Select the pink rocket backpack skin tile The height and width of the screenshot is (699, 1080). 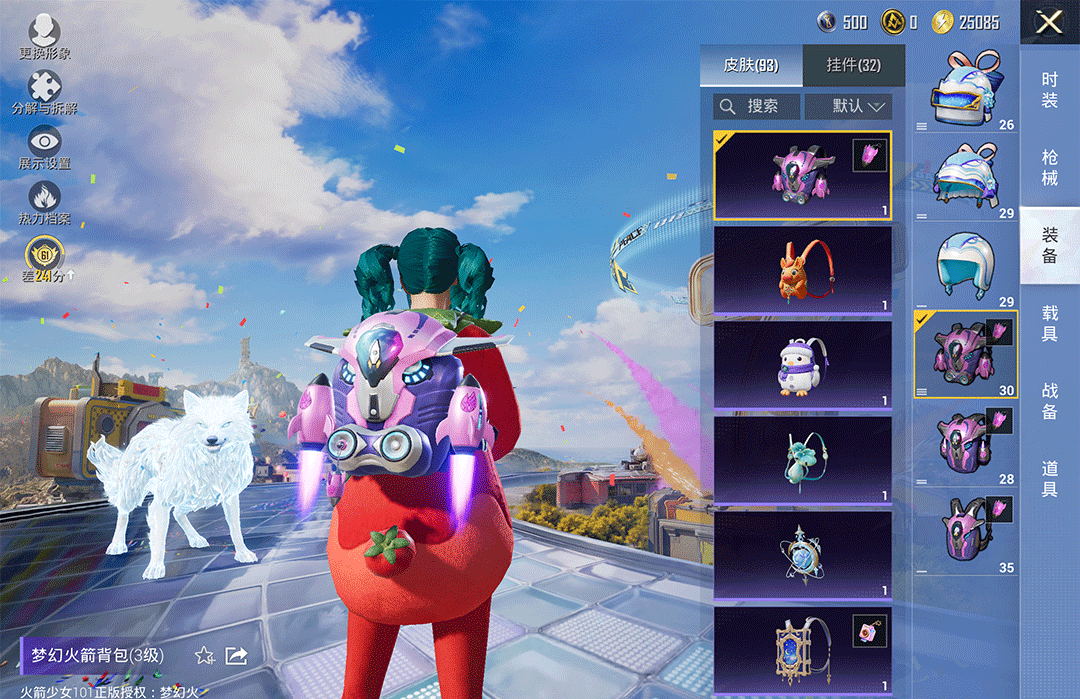pyautogui.click(x=803, y=175)
